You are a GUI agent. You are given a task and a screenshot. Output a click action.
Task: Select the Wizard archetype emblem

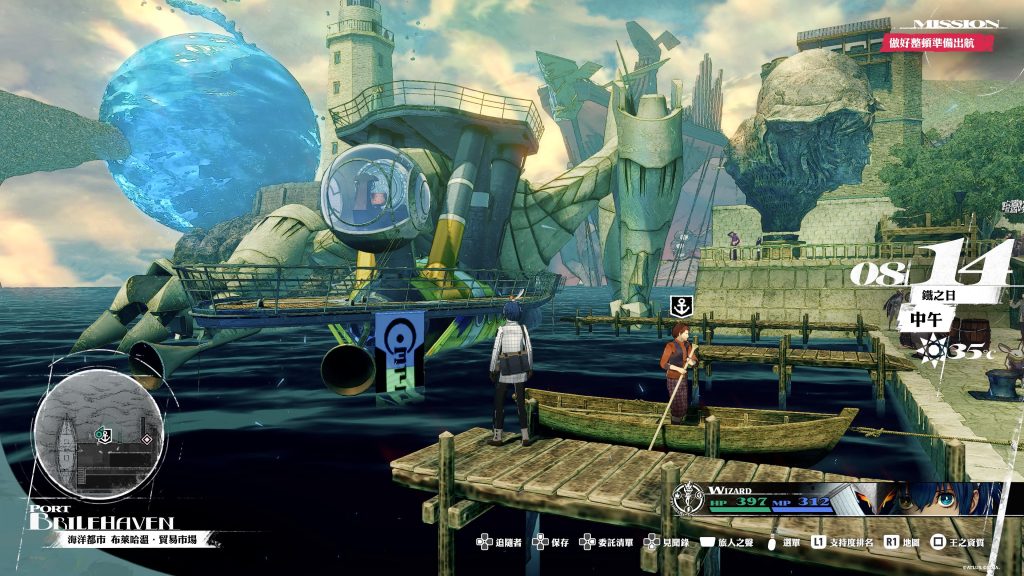click(689, 497)
